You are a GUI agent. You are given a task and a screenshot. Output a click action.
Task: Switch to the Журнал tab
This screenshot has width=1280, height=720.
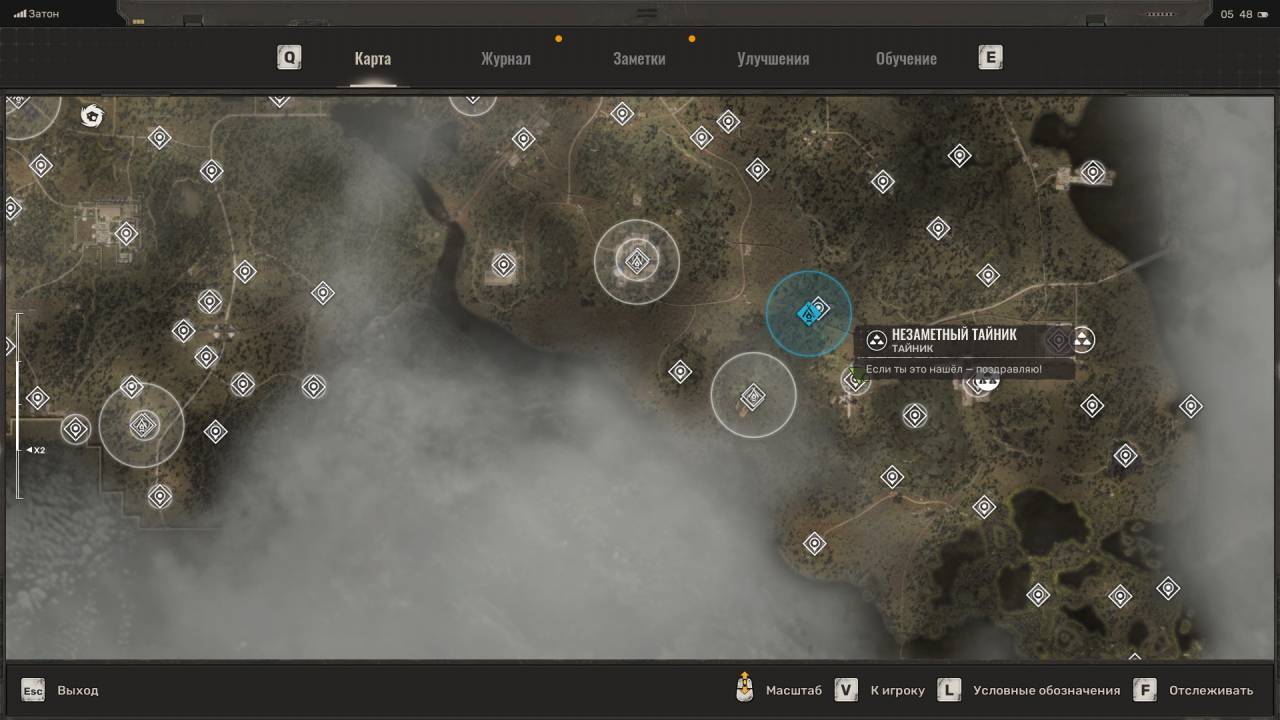point(505,58)
